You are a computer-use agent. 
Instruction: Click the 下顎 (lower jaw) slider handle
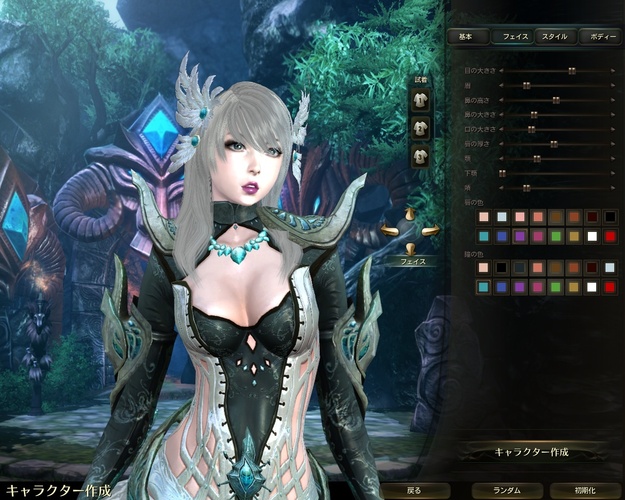pos(502,173)
